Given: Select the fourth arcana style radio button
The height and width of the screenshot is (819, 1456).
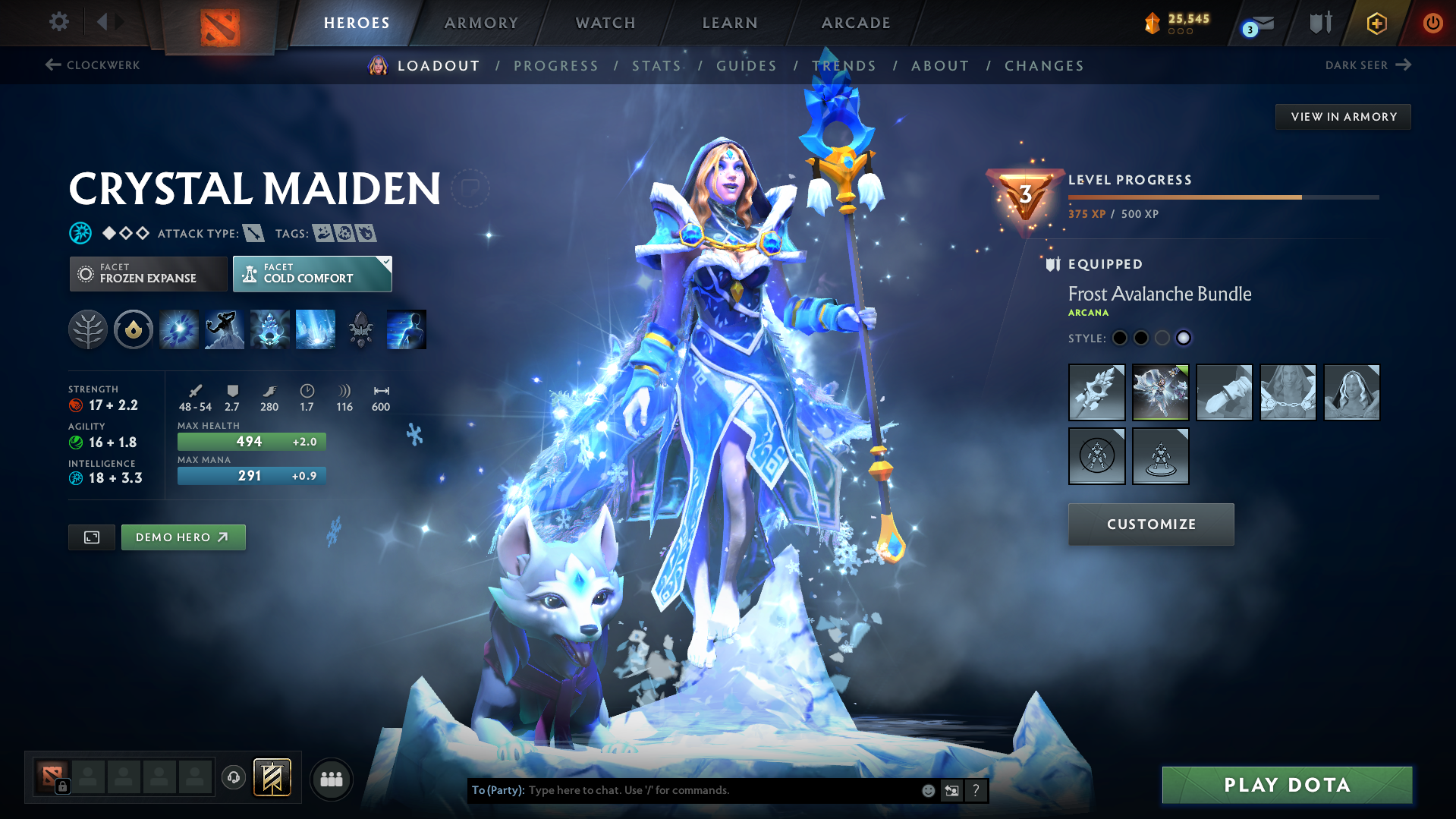Looking at the screenshot, I should [1184, 338].
